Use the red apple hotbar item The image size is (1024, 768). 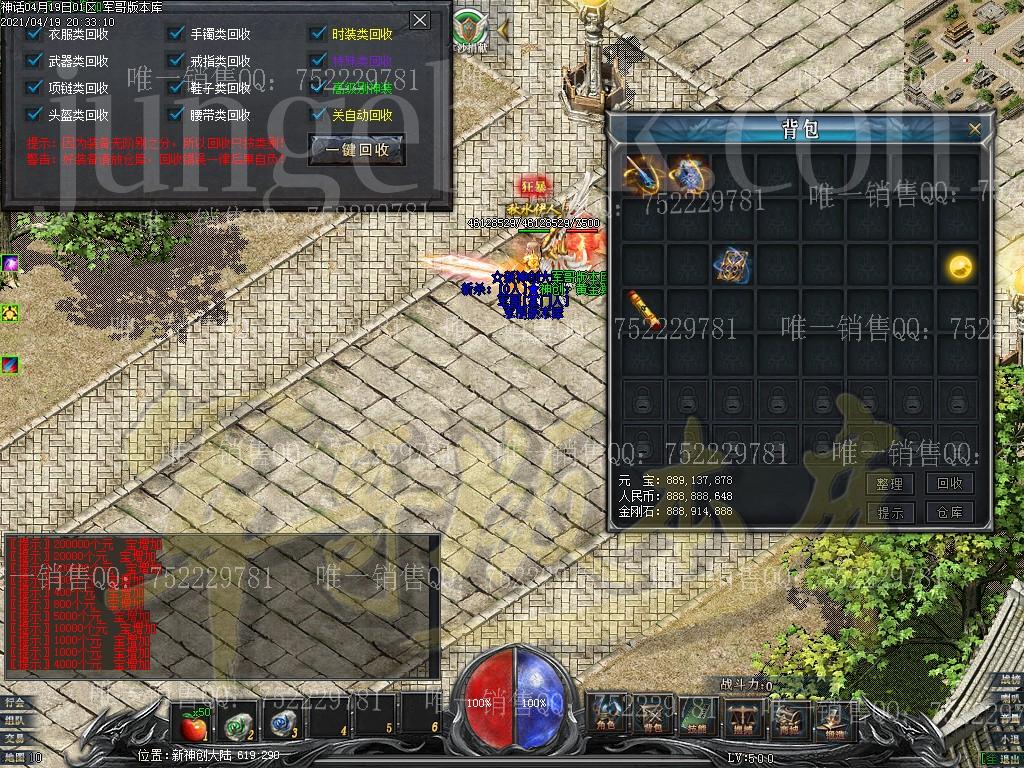pyautogui.click(x=190, y=722)
